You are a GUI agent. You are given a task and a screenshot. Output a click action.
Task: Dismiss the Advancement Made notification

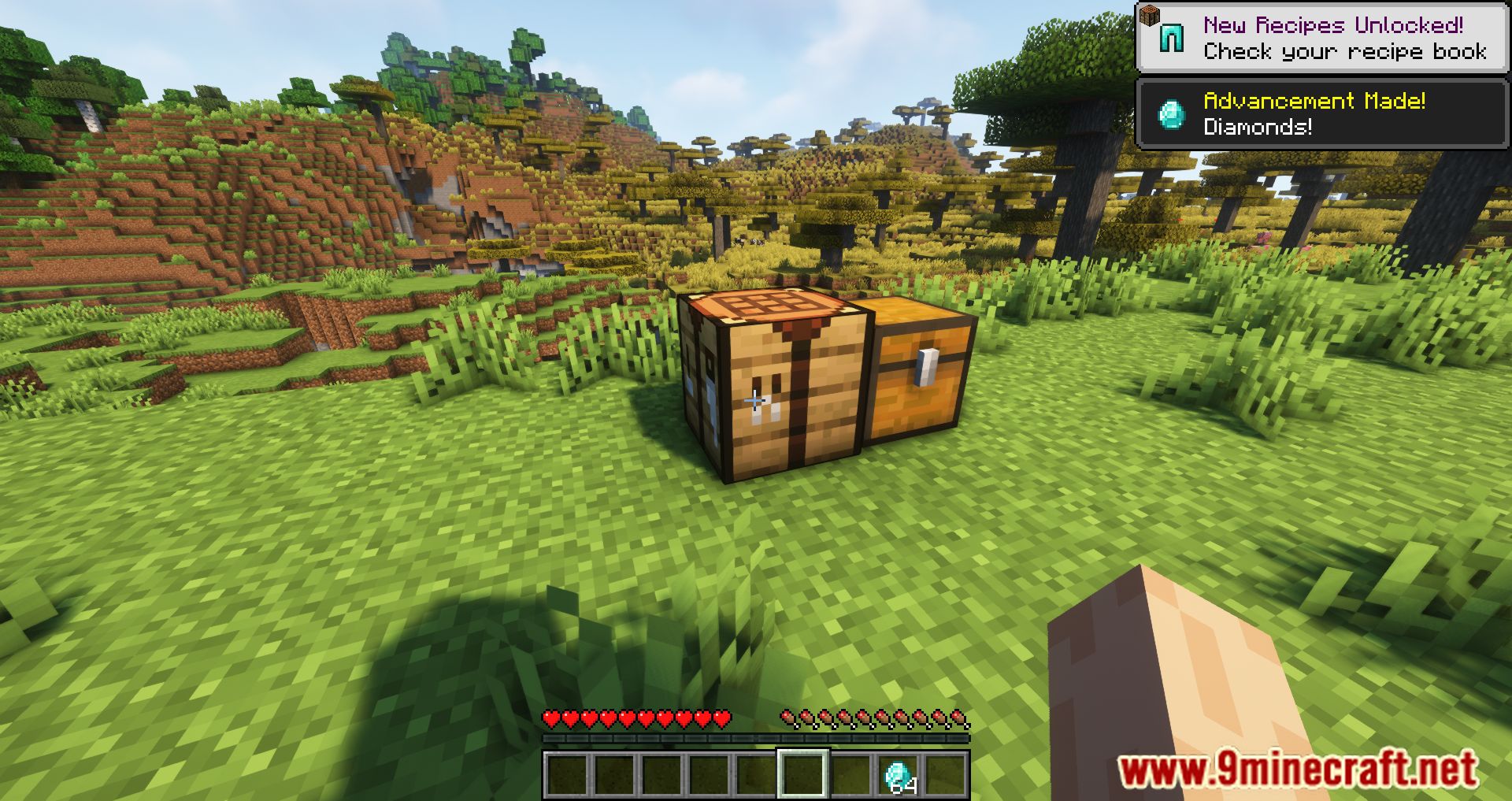[x=1323, y=114]
